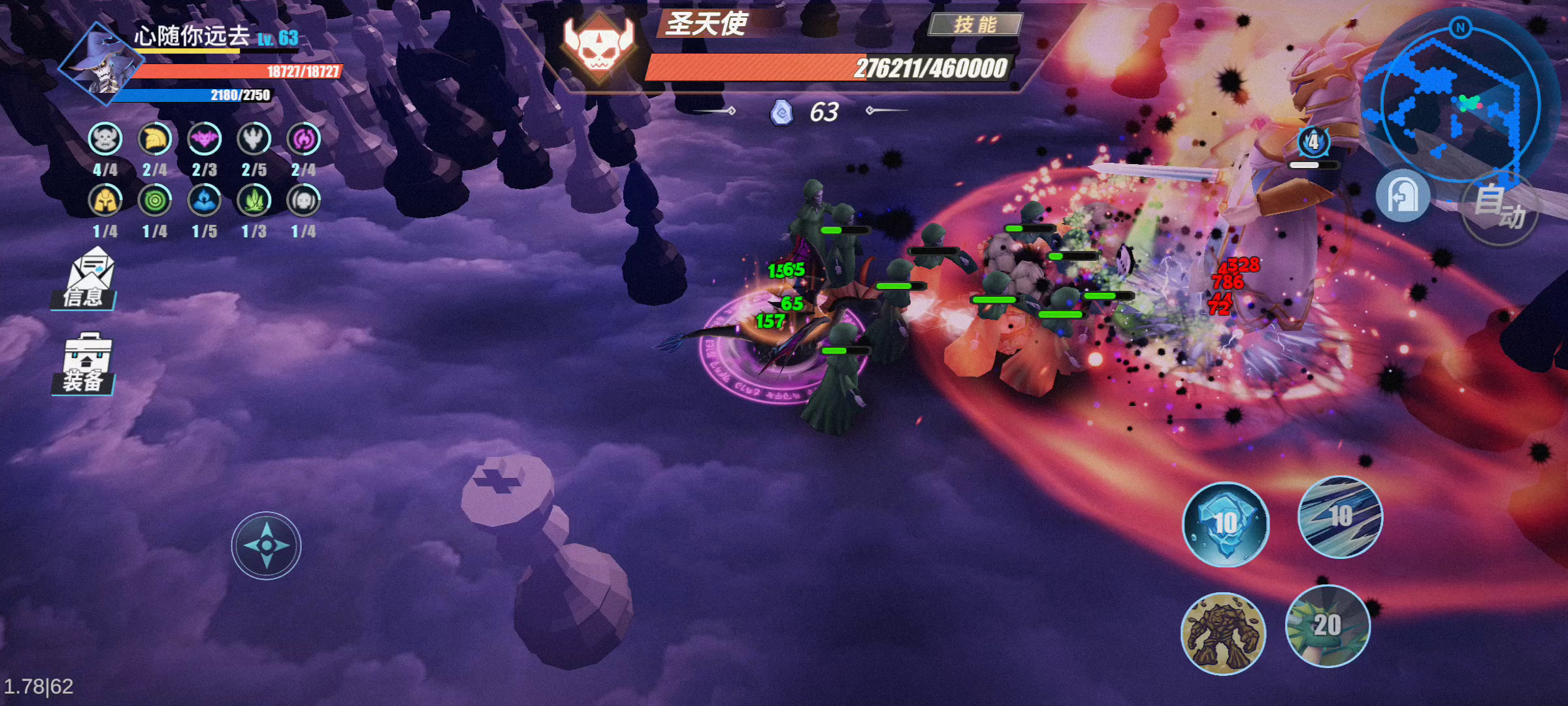The image size is (1568, 706).
Task: Use the blue slash skill
Action: coord(1340,516)
